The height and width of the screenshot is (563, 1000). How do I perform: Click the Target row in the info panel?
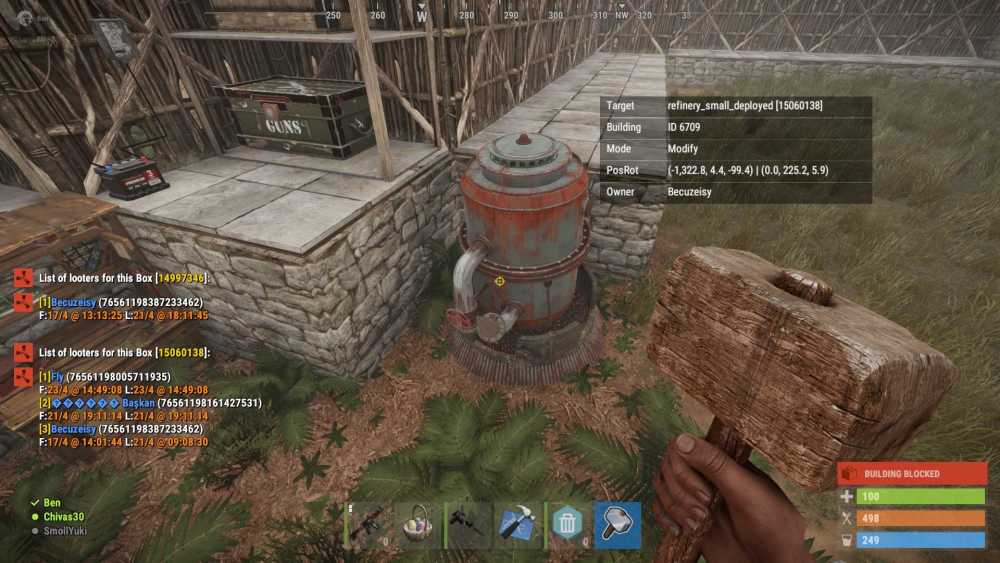click(735, 106)
